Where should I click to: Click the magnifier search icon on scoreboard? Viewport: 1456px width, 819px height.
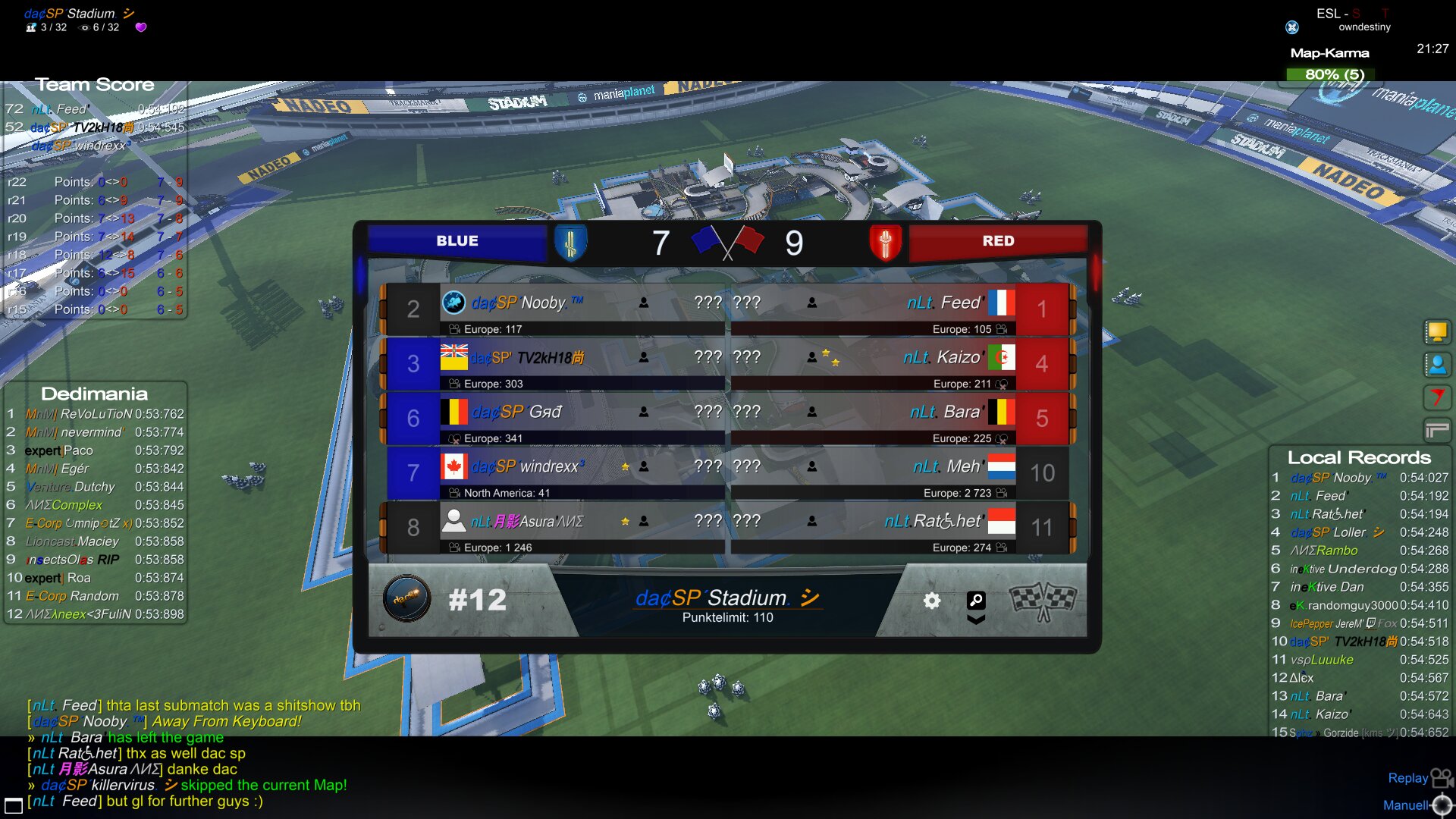976,601
